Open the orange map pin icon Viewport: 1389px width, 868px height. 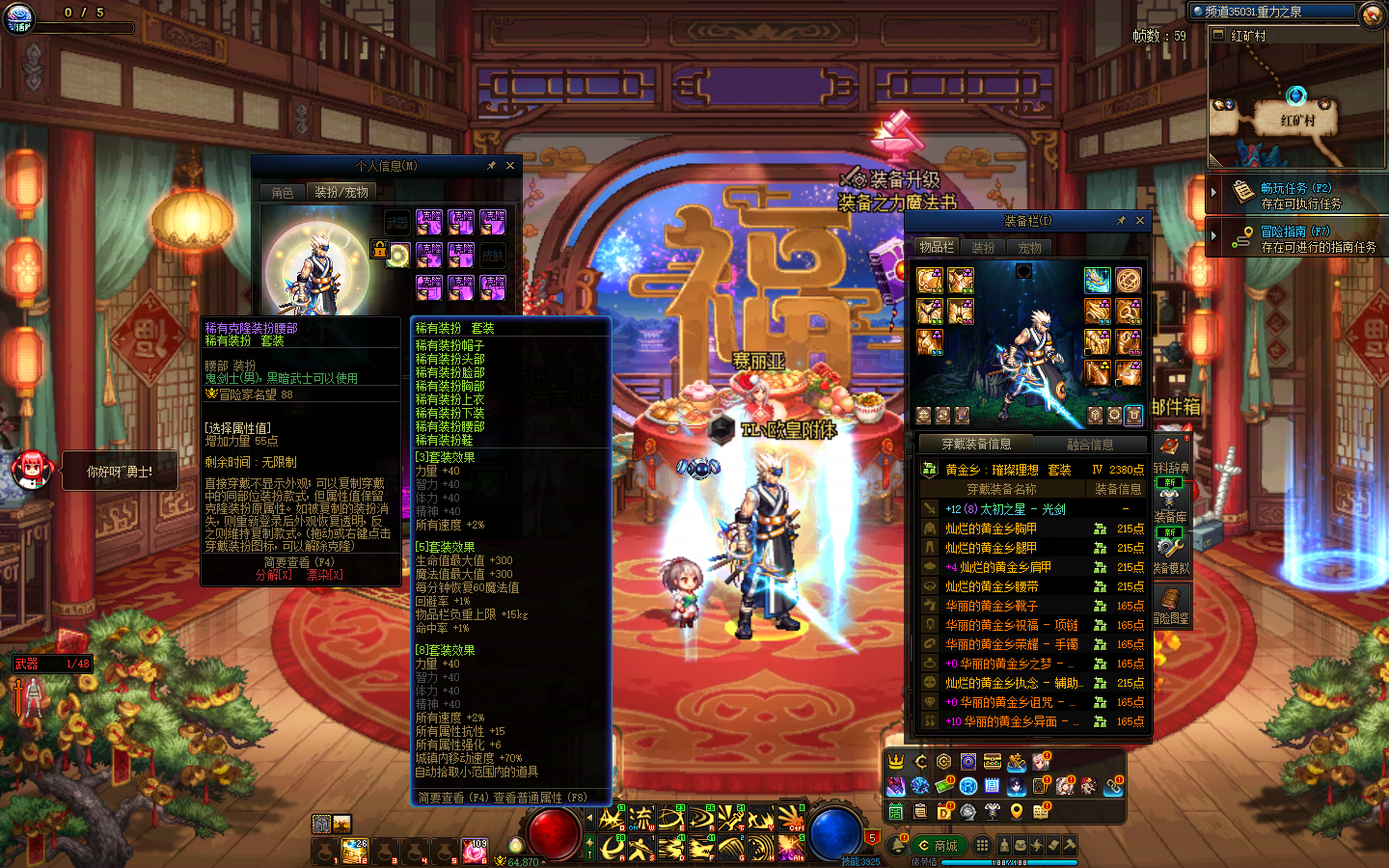point(1016,812)
